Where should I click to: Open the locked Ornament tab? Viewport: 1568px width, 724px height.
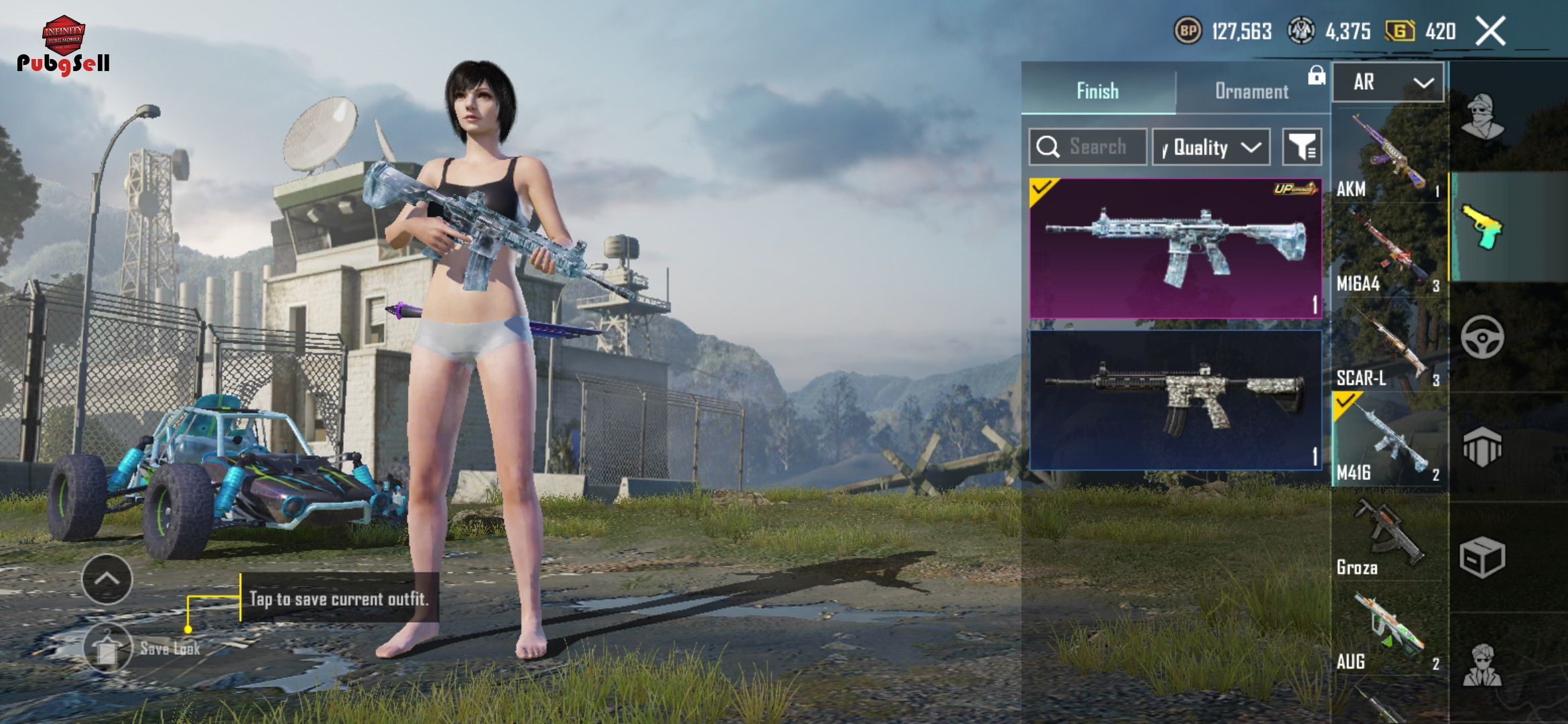1252,90
